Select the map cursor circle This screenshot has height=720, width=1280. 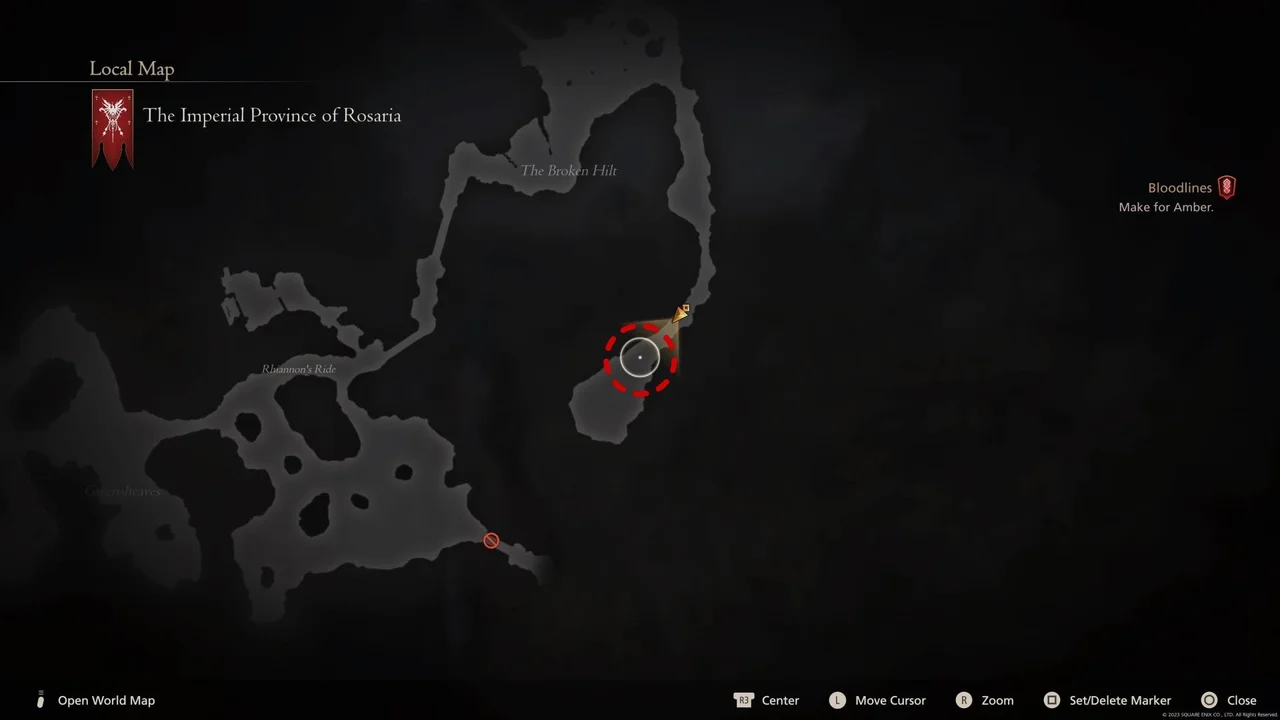pos(640,356)
